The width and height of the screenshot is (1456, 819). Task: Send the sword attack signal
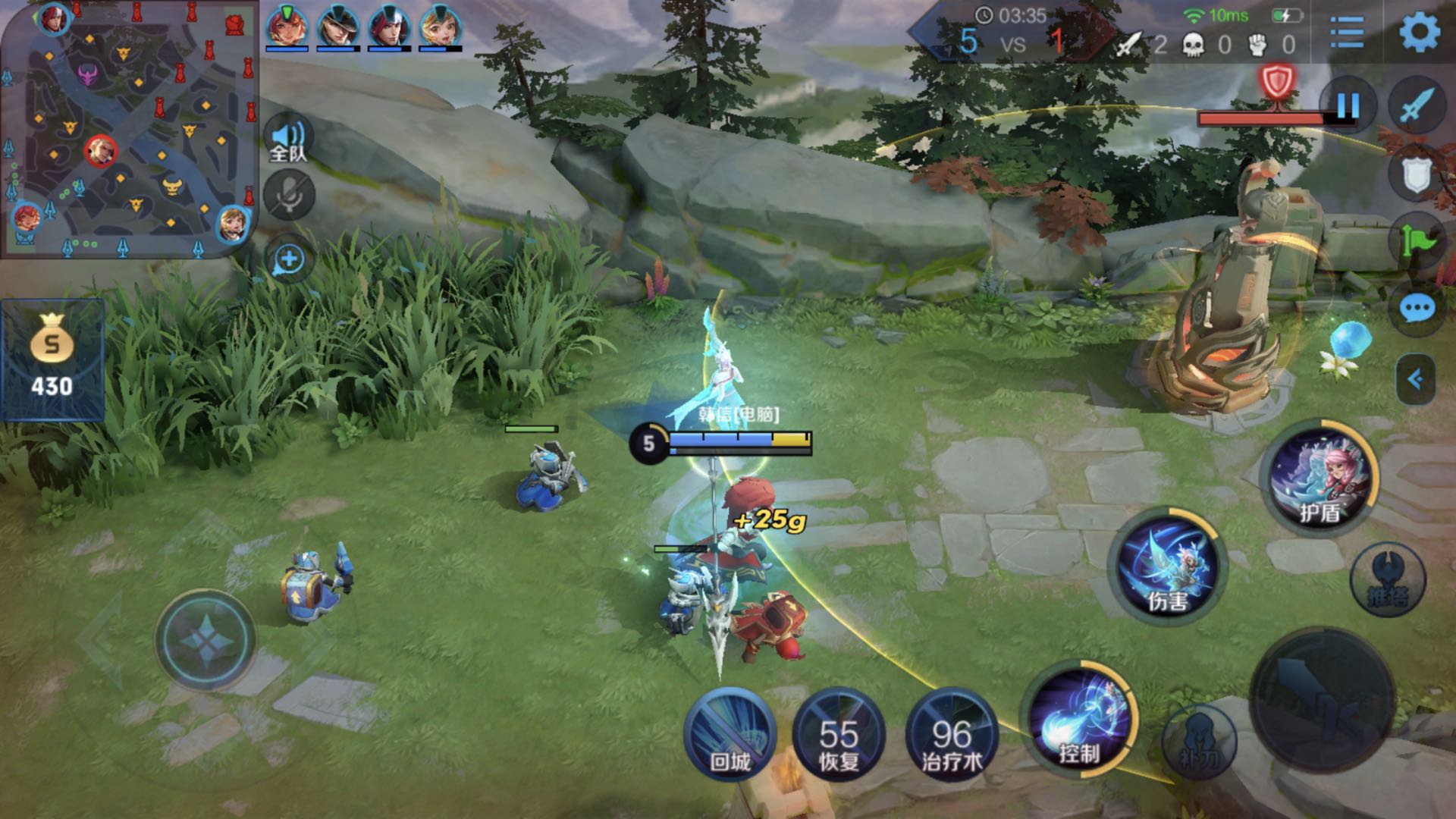tap(1417, 106)
